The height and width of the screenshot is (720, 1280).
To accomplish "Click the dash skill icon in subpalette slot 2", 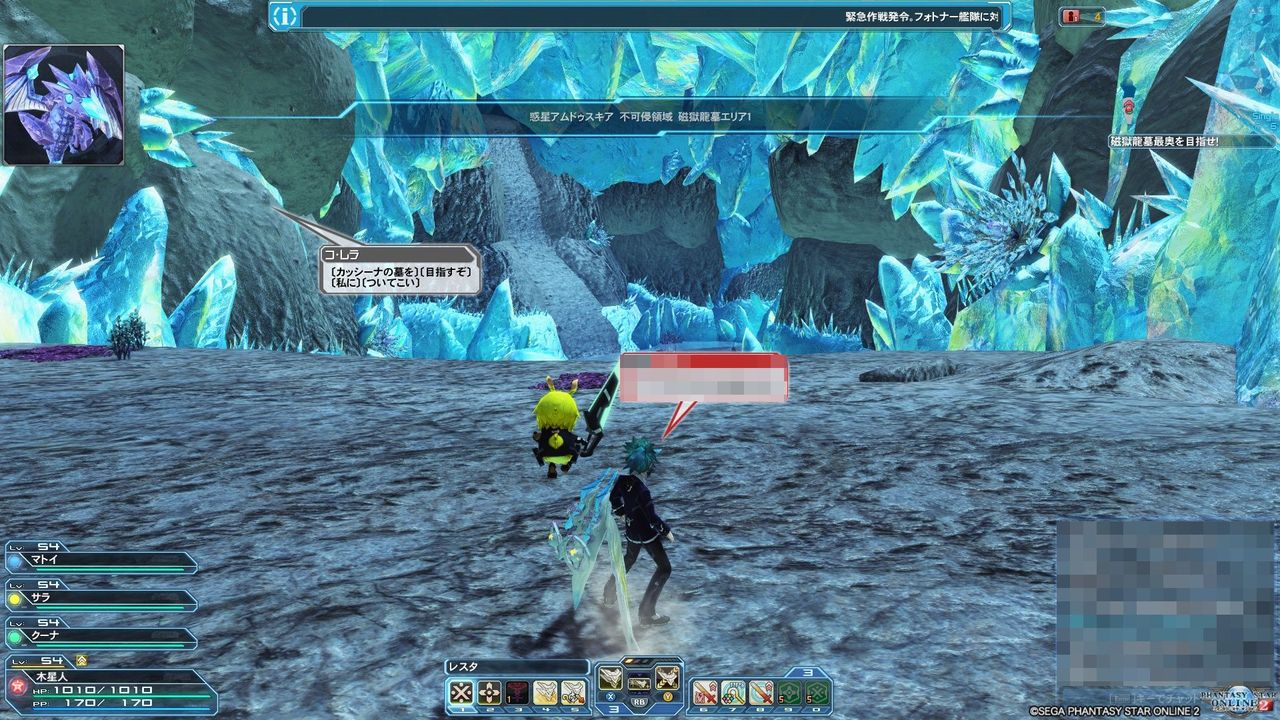I will (x=487, y=692).
